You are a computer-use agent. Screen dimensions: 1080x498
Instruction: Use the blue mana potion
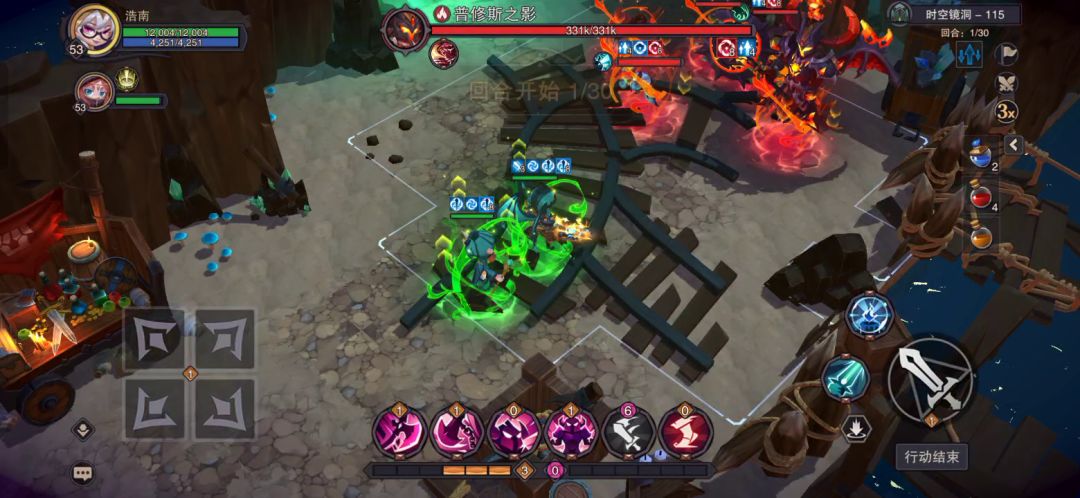point(982,153)
